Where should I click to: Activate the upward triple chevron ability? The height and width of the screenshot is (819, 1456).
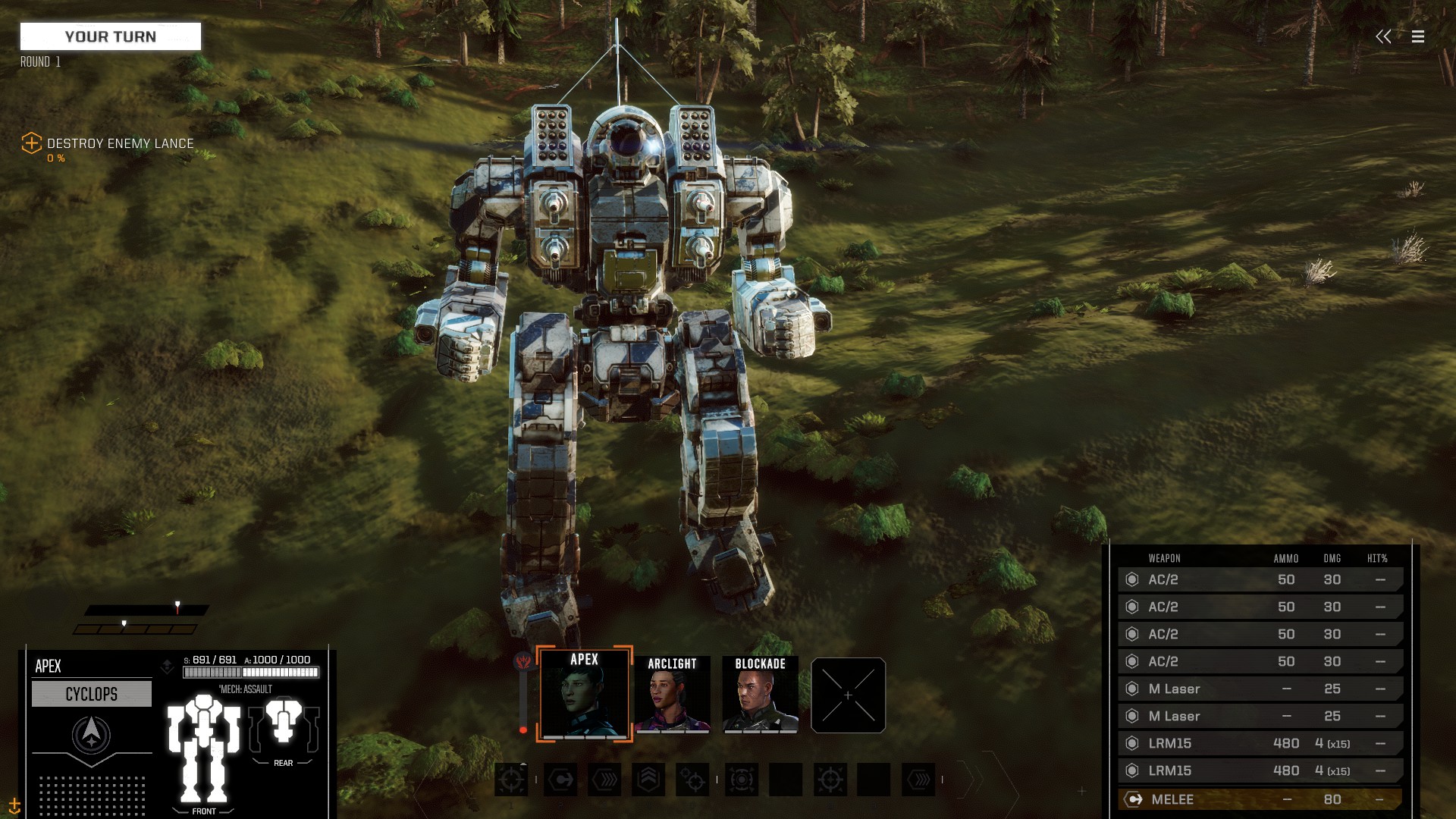click(648, 780)
